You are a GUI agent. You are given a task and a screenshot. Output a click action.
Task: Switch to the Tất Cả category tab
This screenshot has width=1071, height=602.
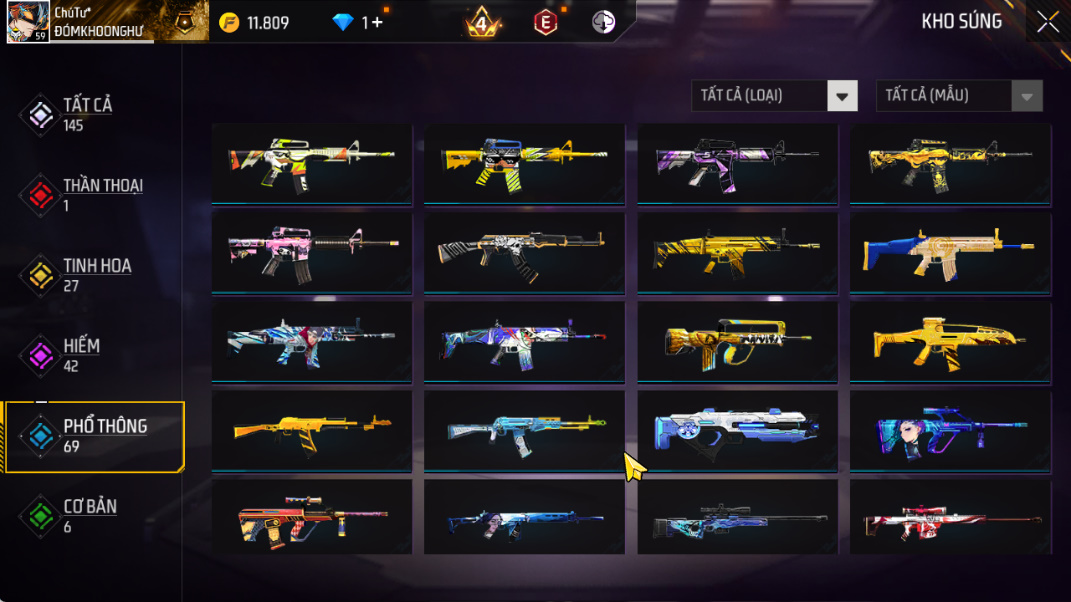click(x=87, y=114)
